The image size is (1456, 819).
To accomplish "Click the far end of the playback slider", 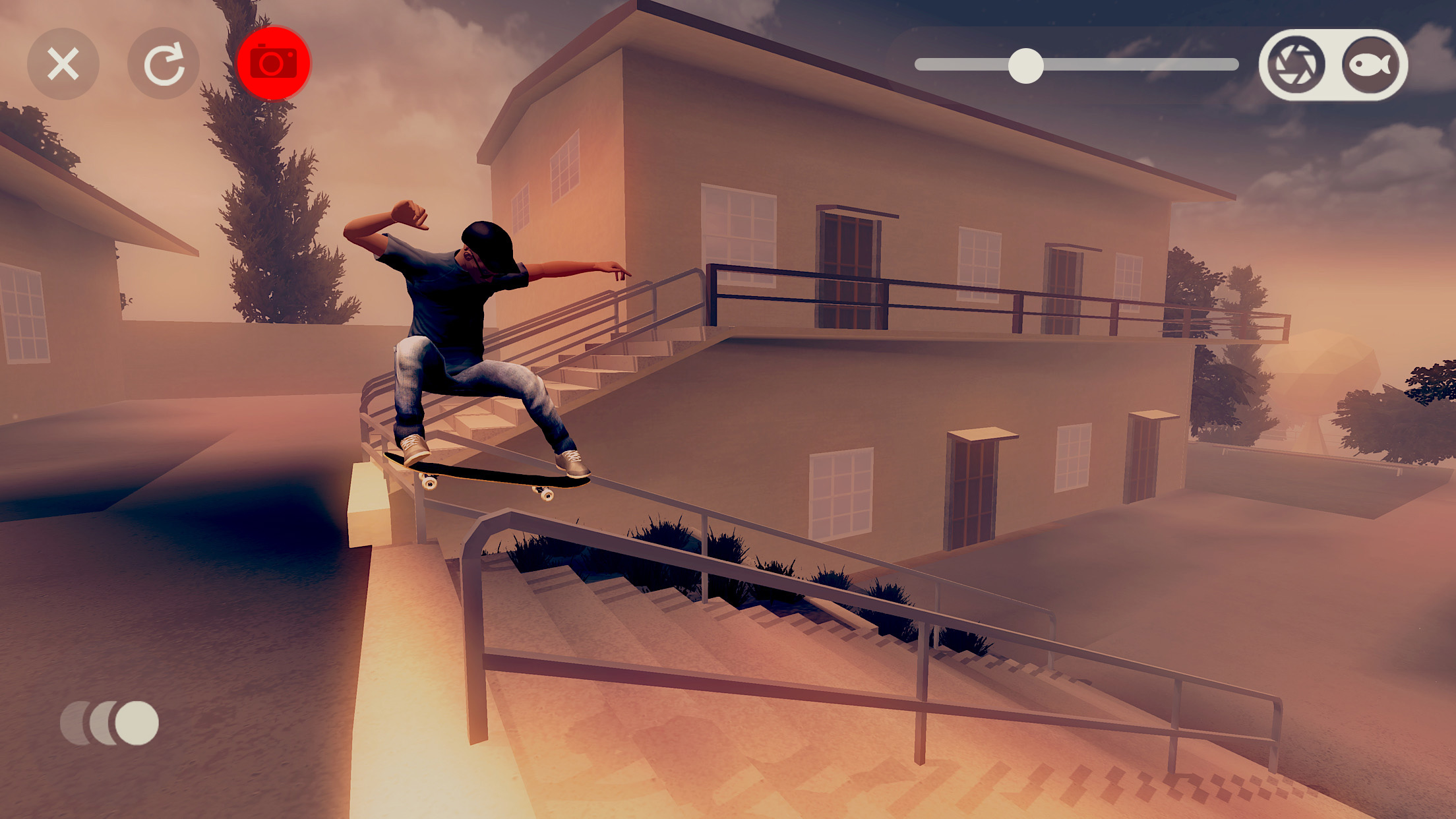I will tap(1230, 64).
